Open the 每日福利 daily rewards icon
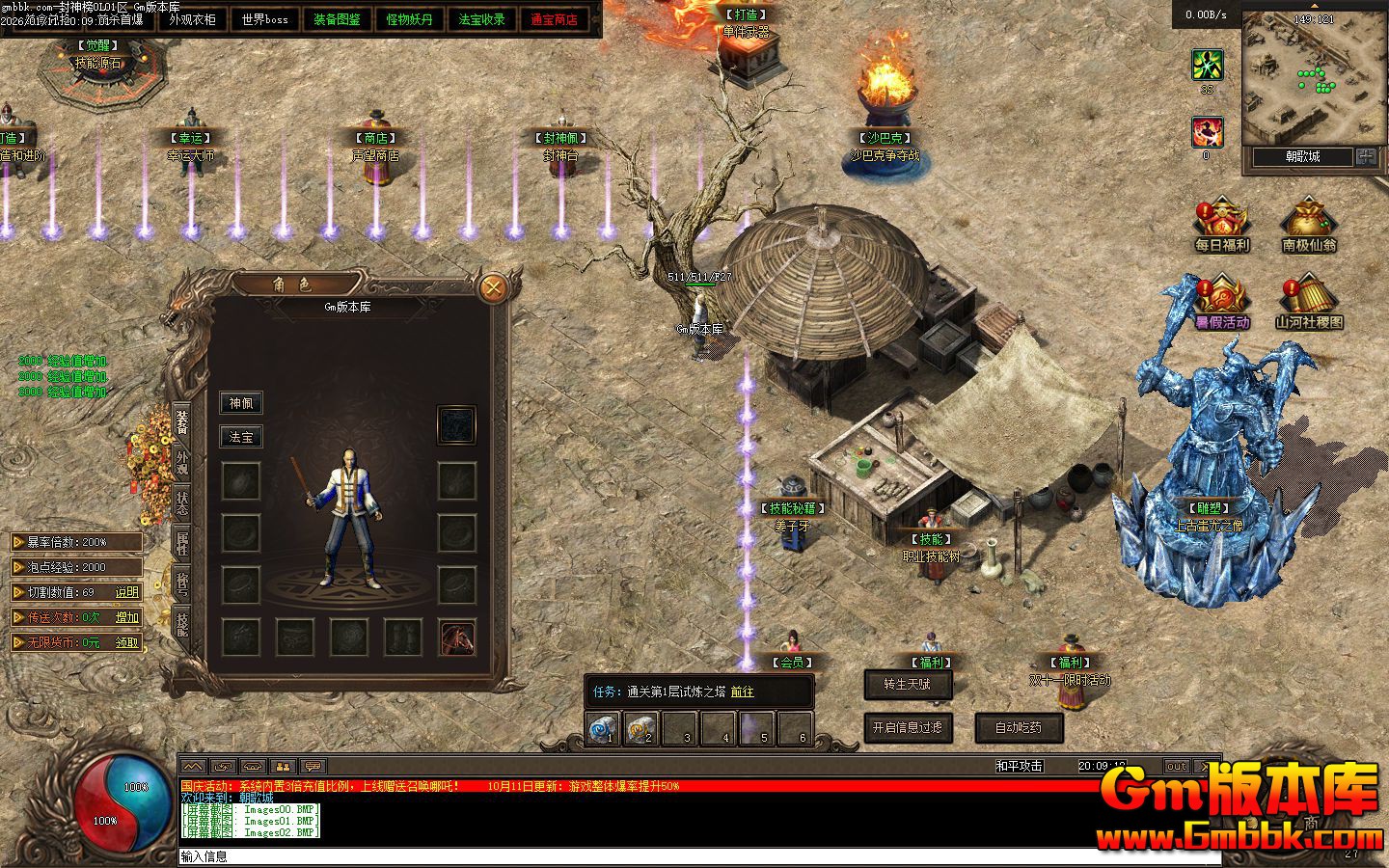 [1221, 226]
